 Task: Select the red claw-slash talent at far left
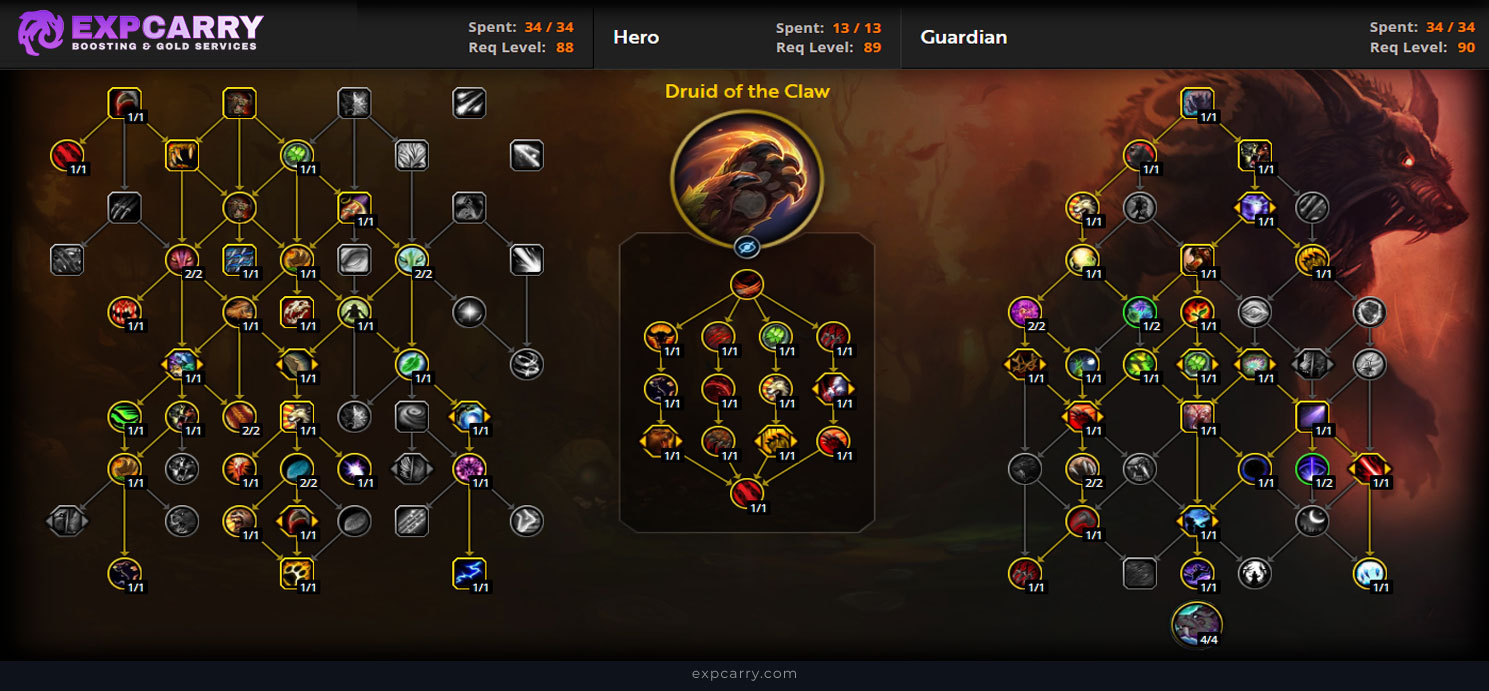click(66, 155)
